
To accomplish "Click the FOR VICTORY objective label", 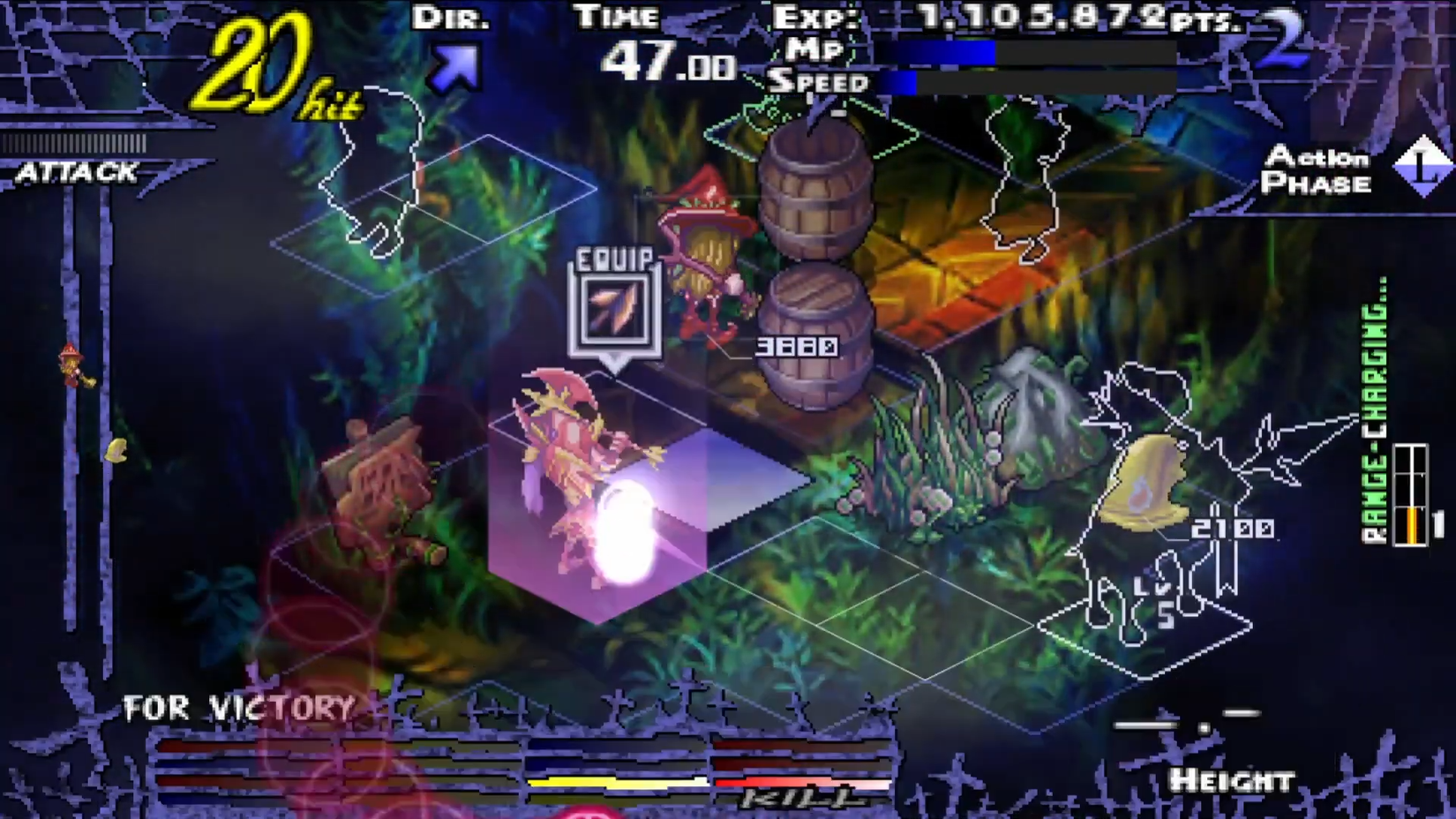I will [238, 706].
